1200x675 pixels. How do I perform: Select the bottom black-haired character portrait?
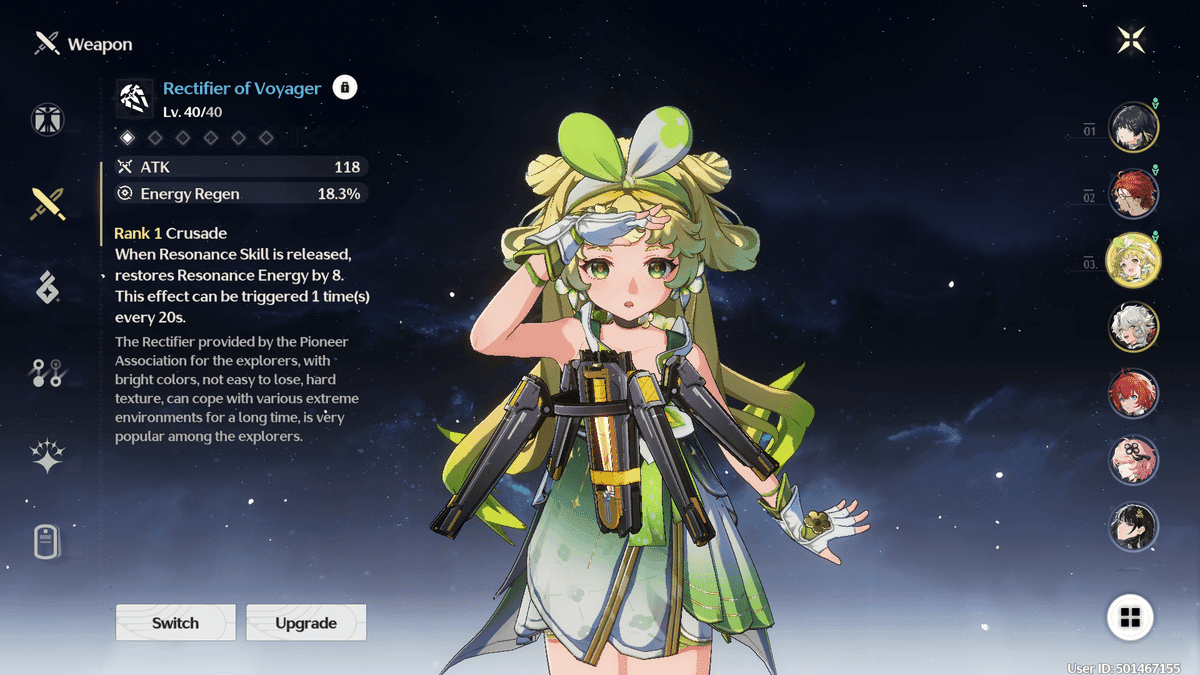tap(1134, 527)
